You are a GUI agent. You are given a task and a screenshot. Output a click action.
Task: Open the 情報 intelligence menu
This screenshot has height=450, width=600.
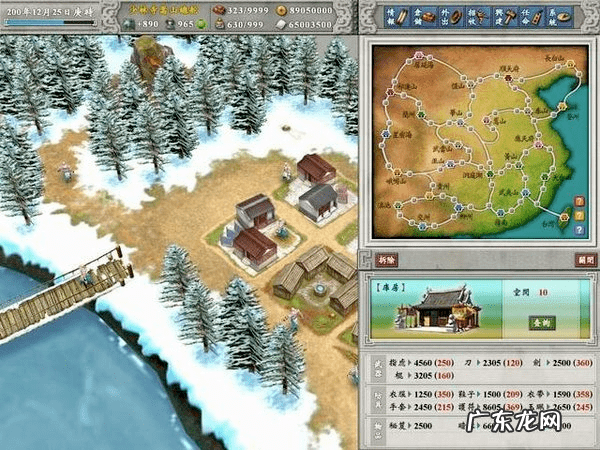coord(394,15)
